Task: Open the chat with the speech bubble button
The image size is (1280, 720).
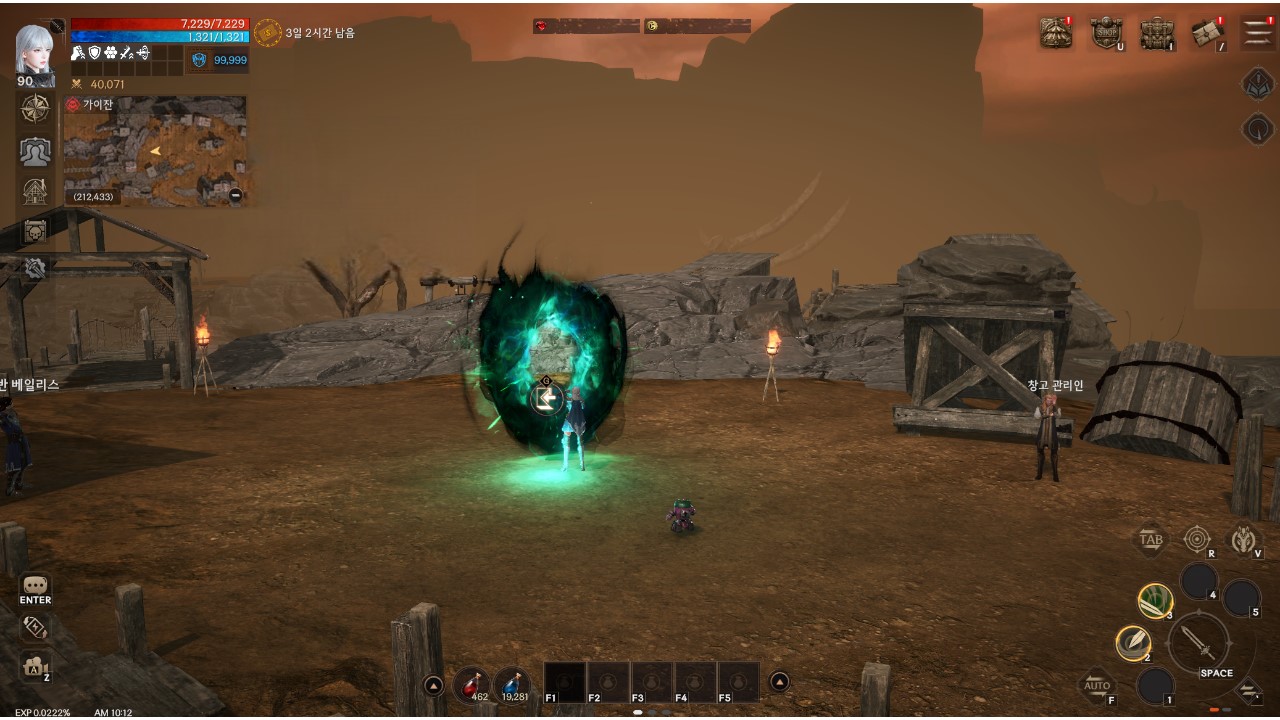Action: point(35,586)
